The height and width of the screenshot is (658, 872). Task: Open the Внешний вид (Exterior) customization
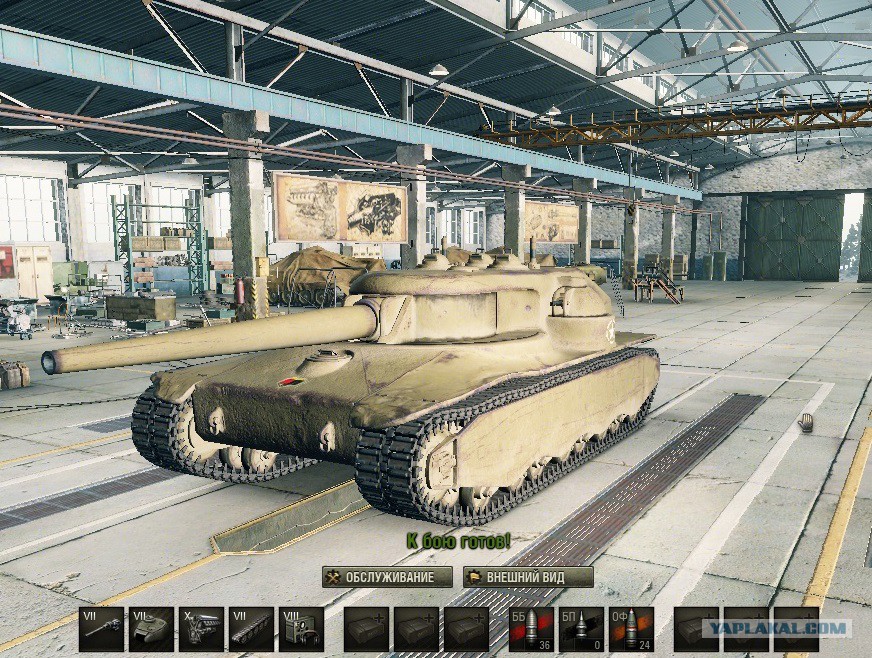tap(528, 578)
